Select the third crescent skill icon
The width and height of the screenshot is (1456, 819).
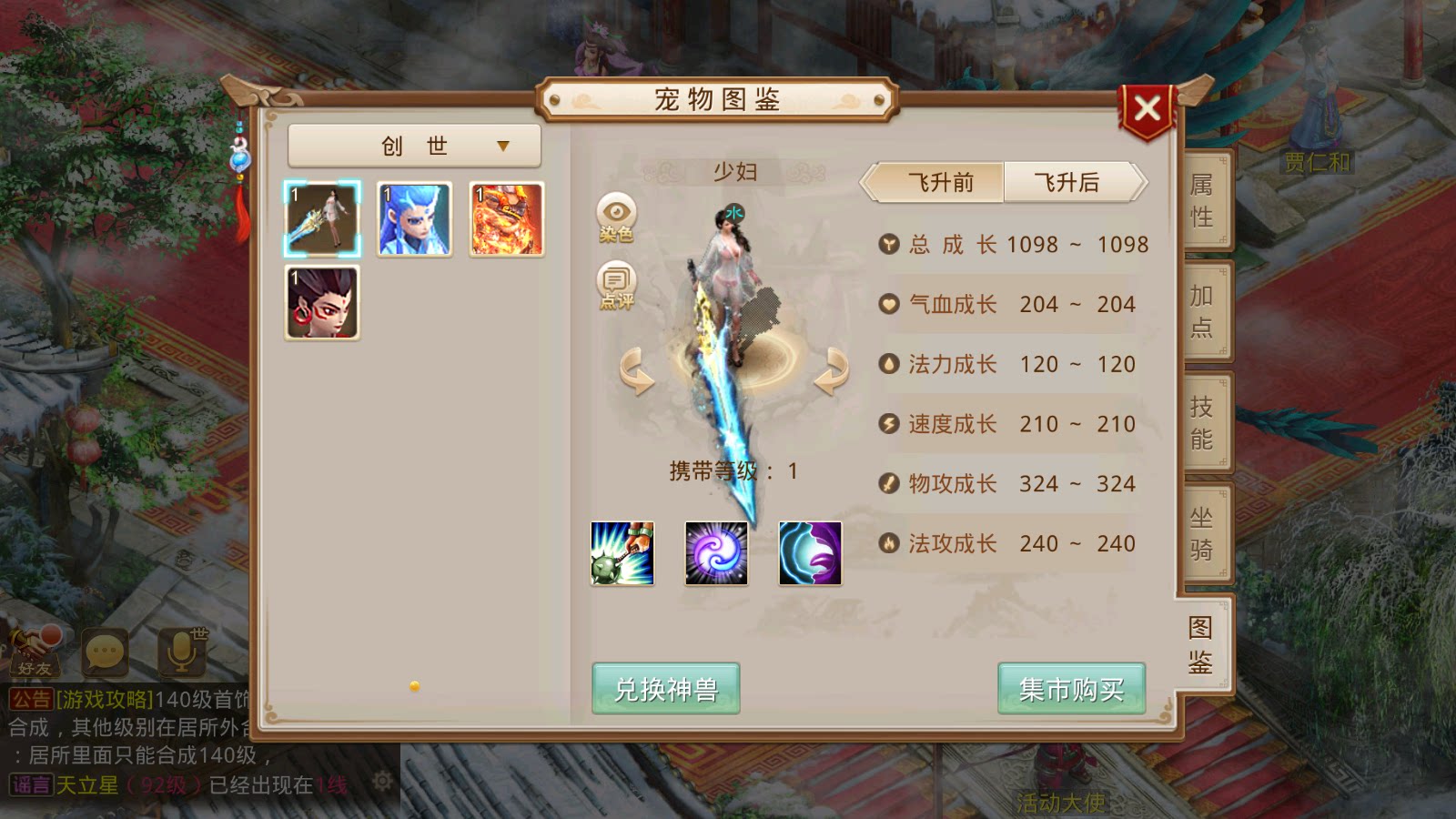(x=809, y=555)
